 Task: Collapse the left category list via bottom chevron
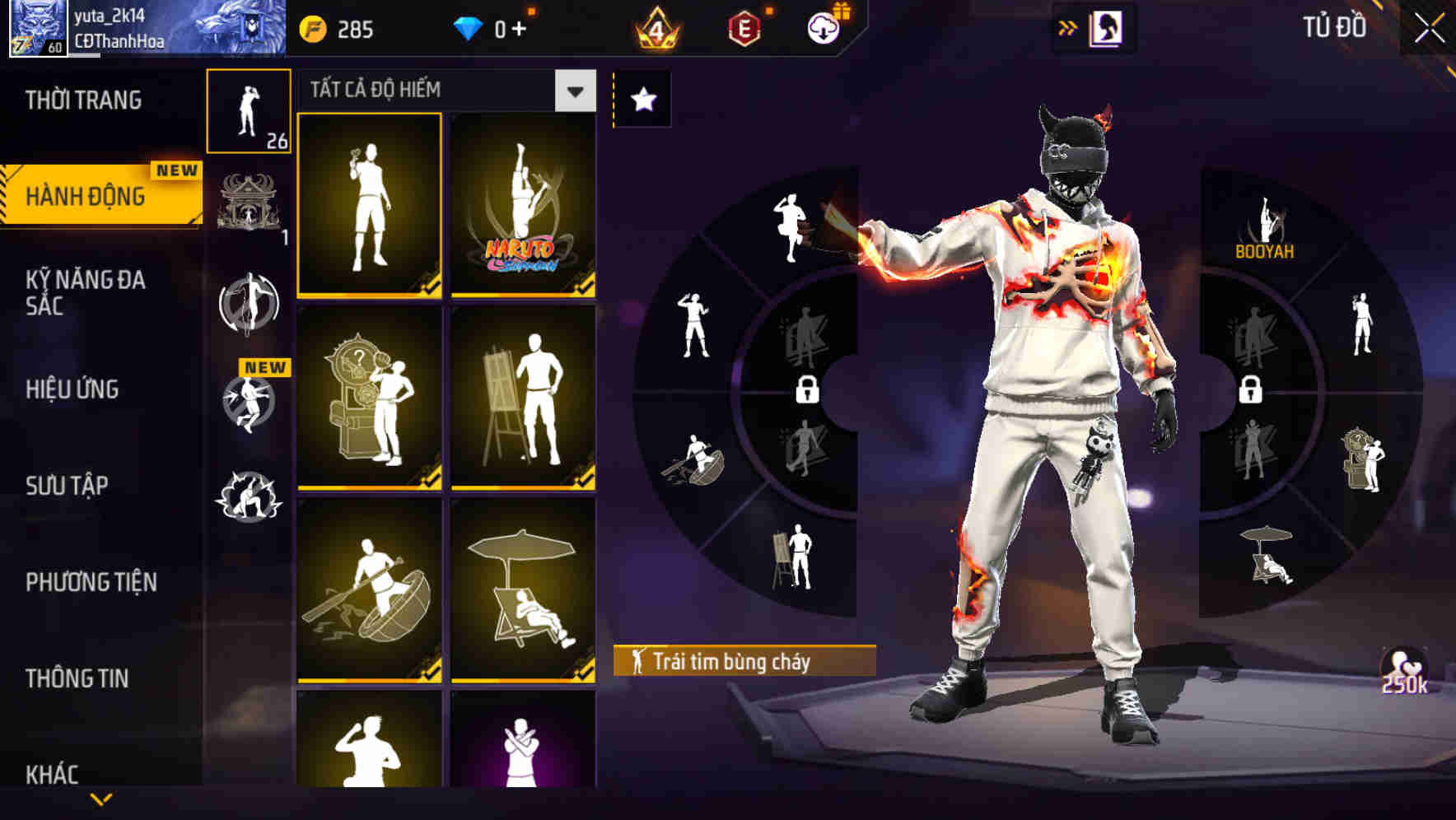[x=101, y=799]
